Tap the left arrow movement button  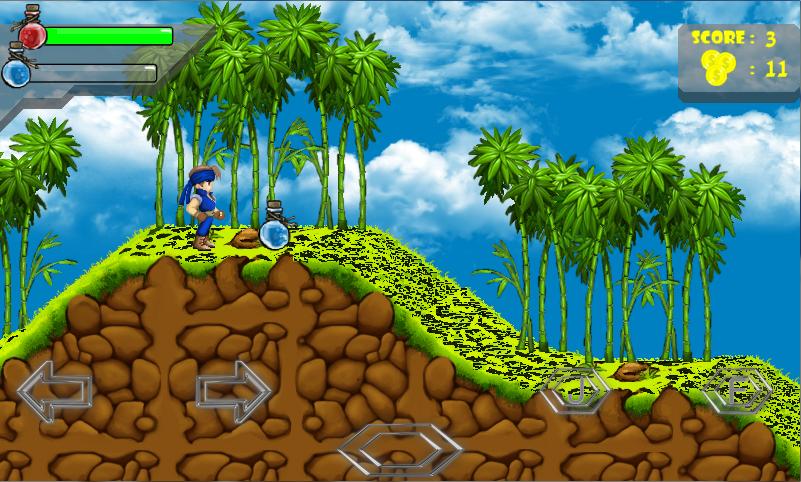tap(54, 390)
